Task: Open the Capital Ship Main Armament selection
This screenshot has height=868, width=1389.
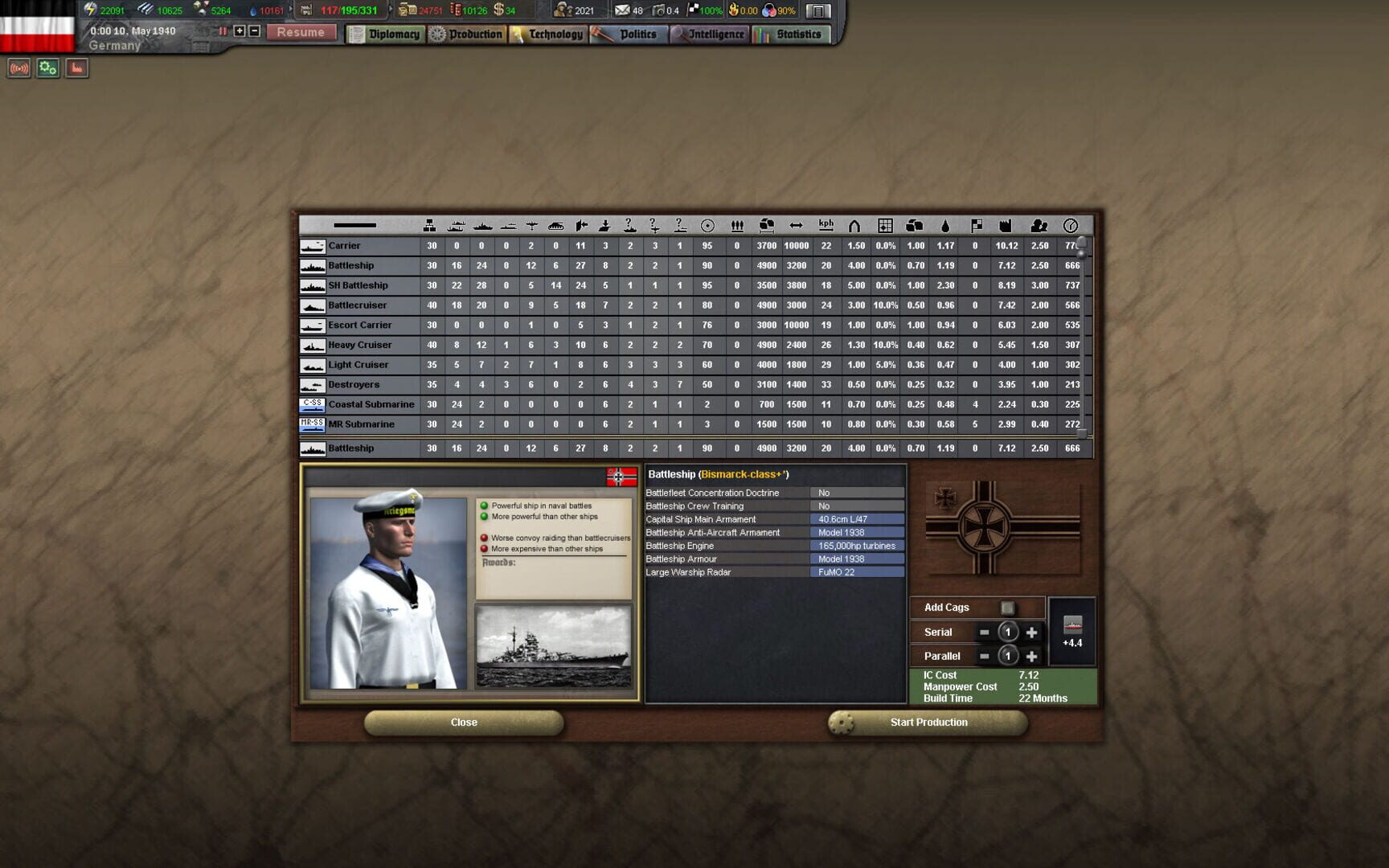Action: pos(858,518)
